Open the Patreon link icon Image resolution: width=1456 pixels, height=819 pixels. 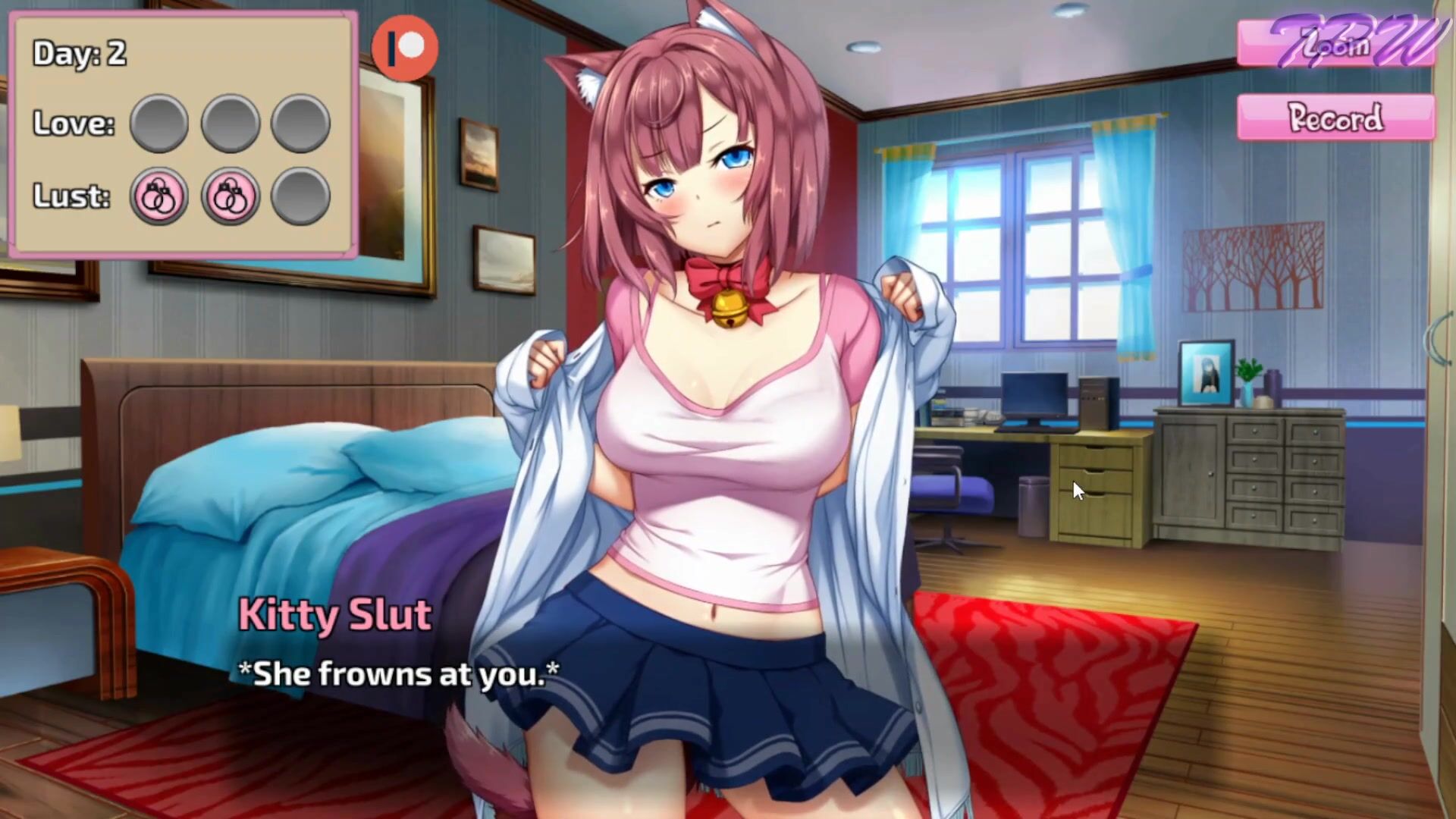pos(405,48)
